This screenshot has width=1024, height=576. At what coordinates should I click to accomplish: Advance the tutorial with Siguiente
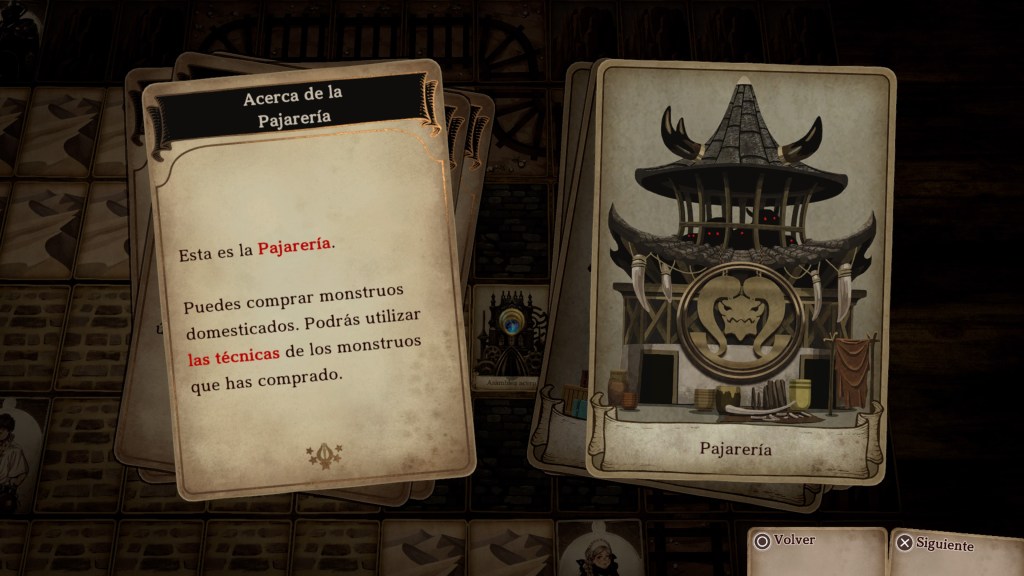tap(935, 545)
